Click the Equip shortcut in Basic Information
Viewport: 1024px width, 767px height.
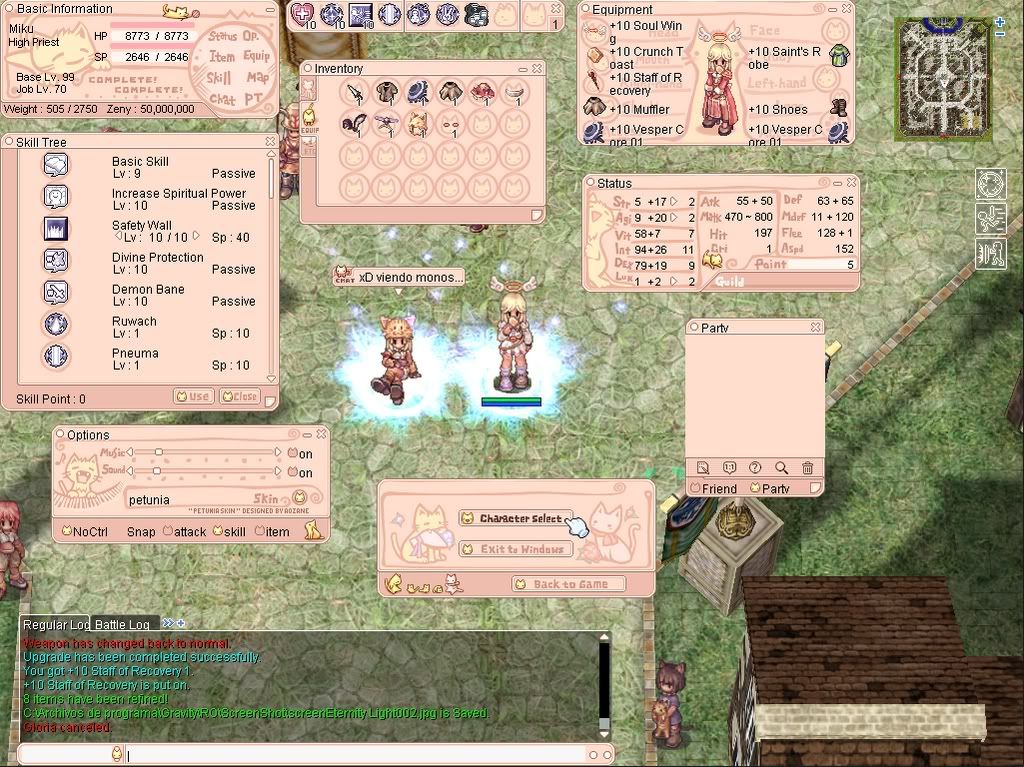coord(256,57)
